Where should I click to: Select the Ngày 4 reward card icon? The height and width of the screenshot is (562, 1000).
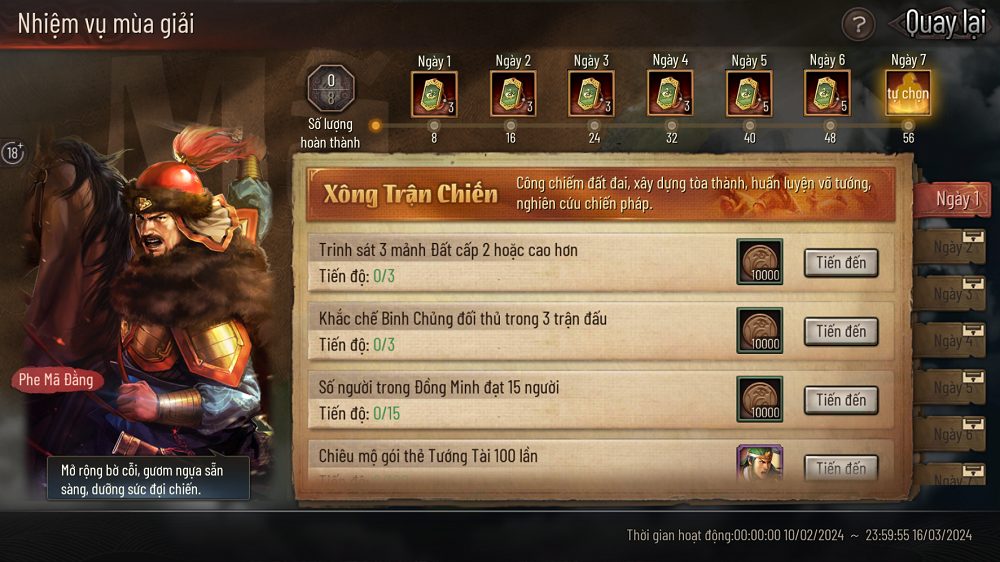670,94
